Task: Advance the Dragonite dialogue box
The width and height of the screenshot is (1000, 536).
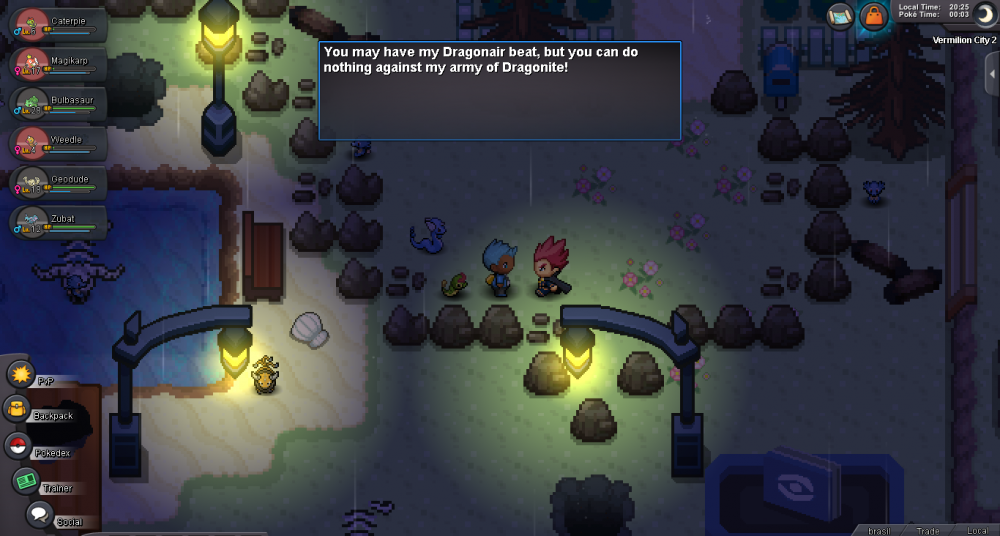Action: click(499, 90)
